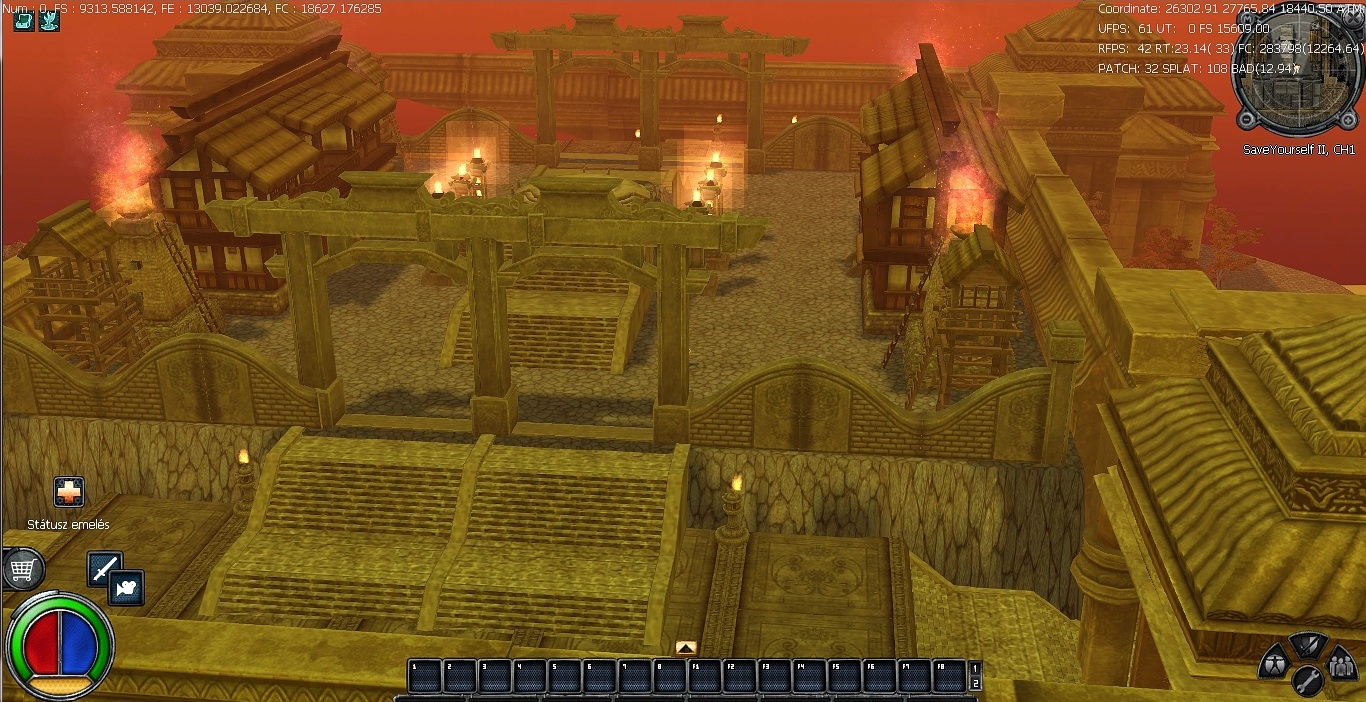Open the sword-and-shield menu button

(1308, 644)
